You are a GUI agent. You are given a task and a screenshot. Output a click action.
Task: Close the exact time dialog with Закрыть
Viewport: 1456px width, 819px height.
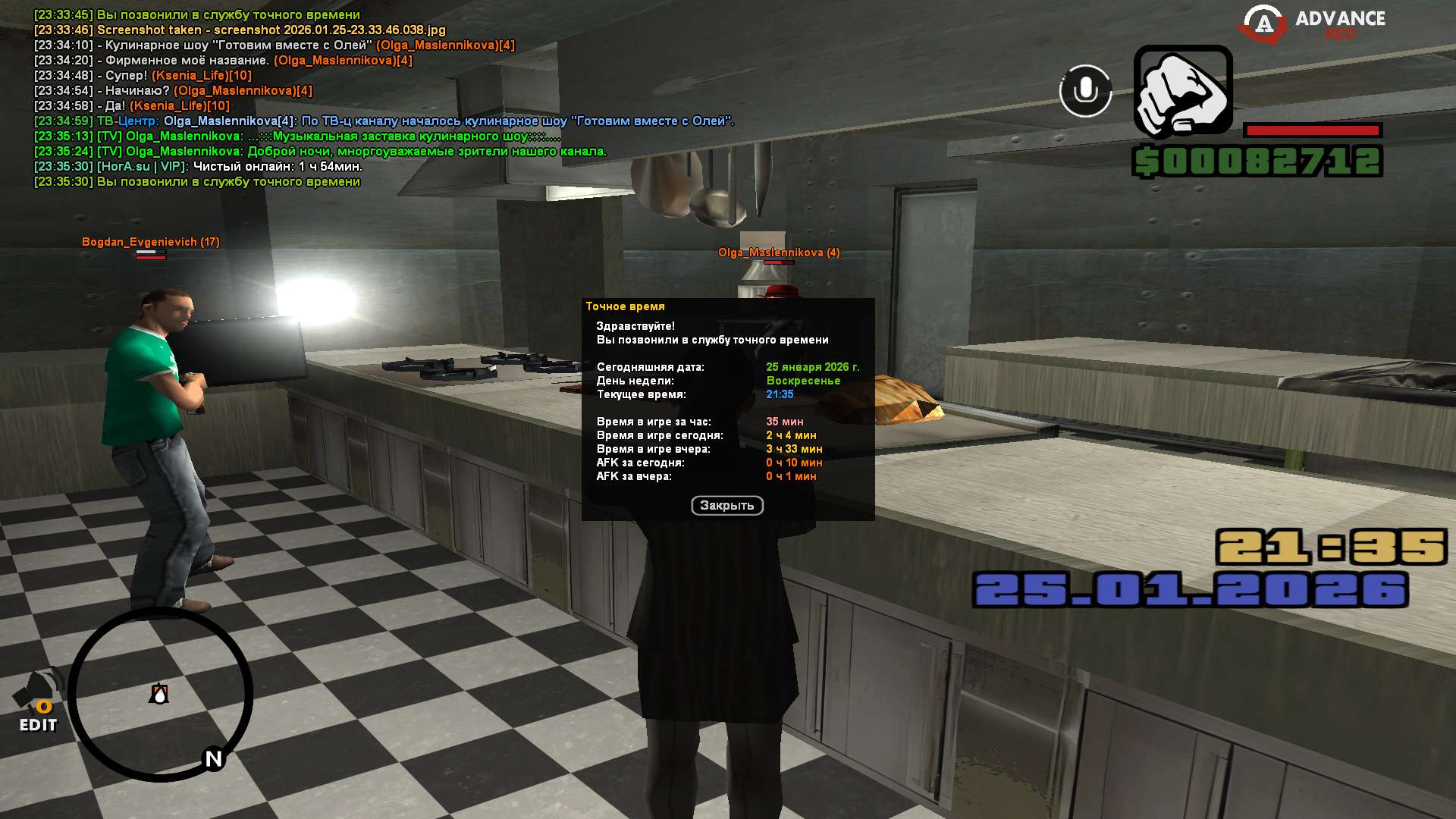tap(726, 506)
